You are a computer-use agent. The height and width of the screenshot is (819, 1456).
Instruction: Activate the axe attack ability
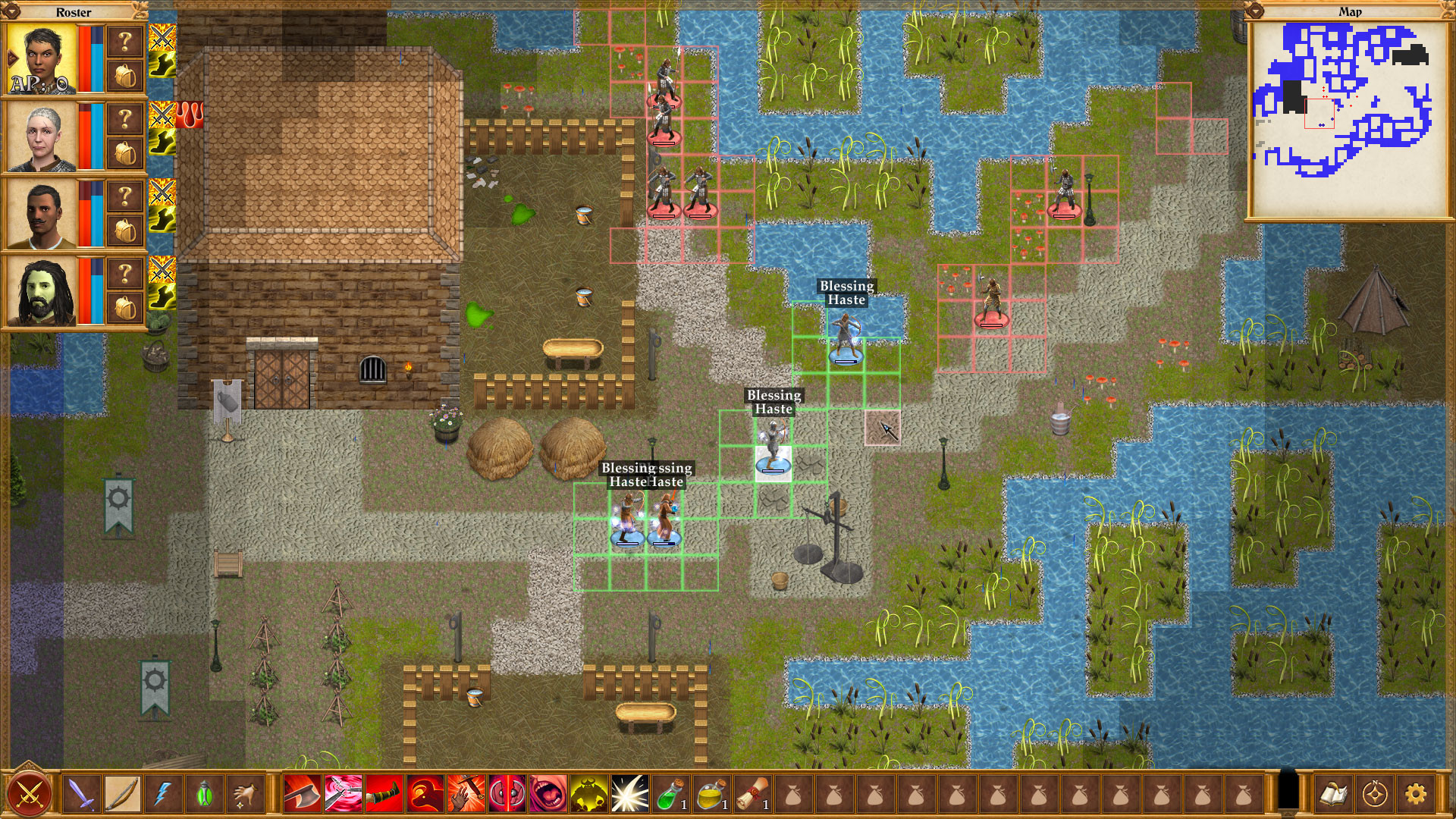(x=304, y=795)
